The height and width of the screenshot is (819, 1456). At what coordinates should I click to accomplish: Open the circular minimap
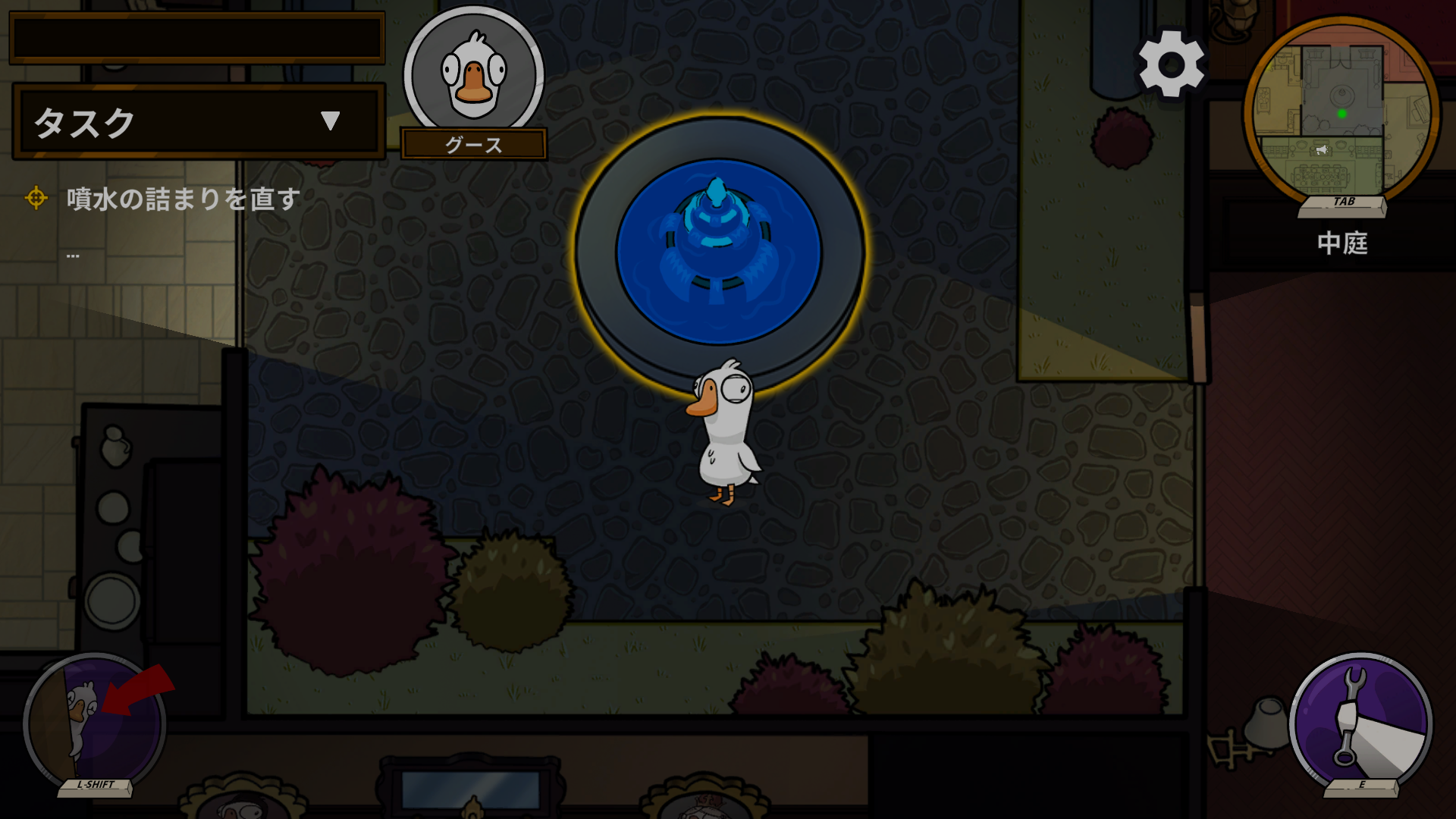click(x=1341, y=114)
